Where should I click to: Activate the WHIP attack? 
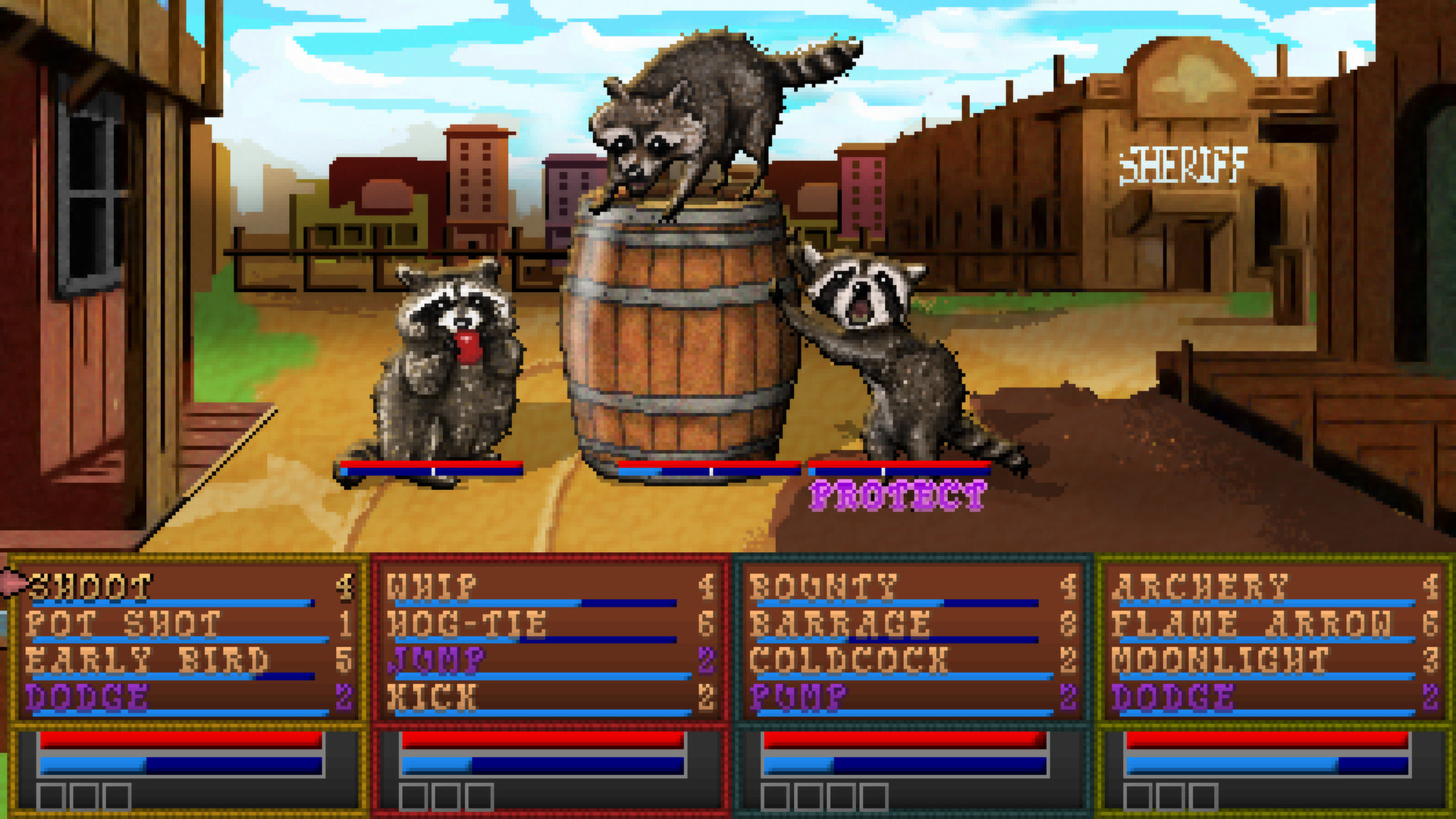[432, 584]
